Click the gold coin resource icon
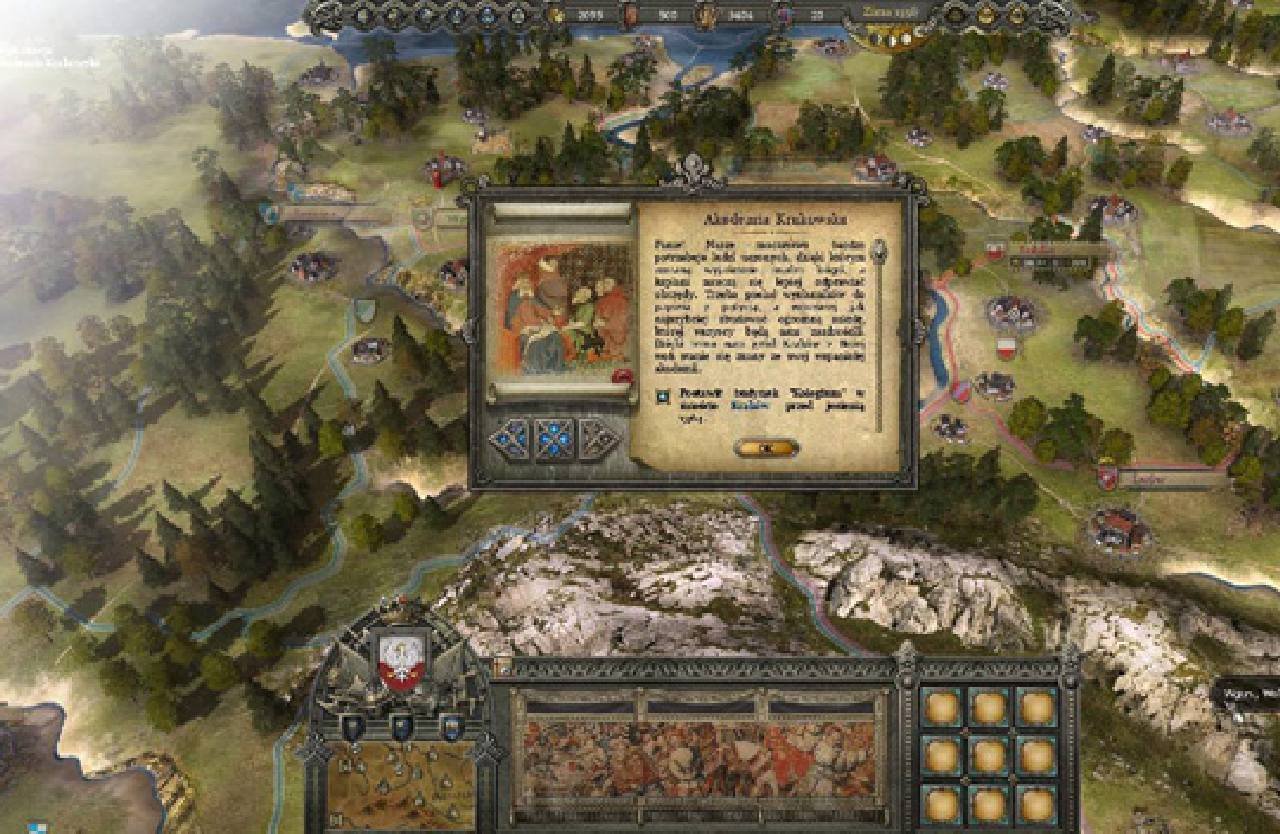Image resolution: width=1280 pixels, height=834 pixels. click(x=557, y=14)
